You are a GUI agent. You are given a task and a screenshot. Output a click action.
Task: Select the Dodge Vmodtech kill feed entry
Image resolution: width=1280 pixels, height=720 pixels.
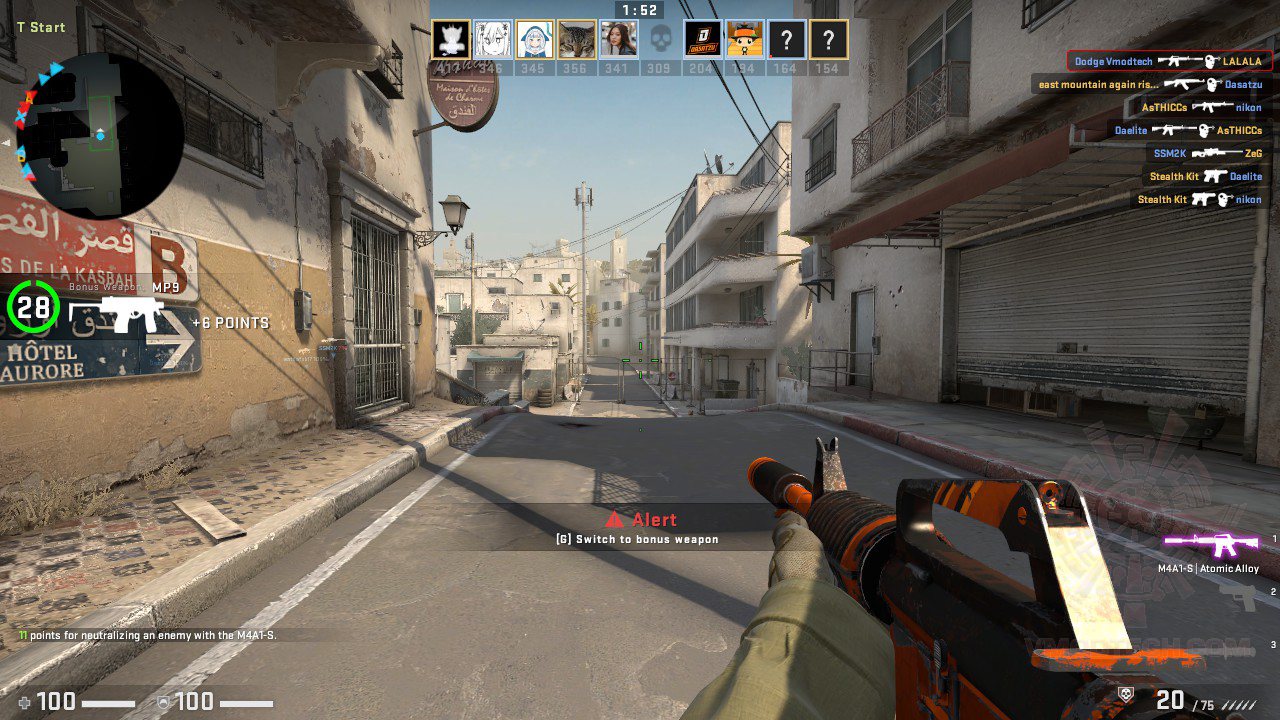(x=1169, y=61)
